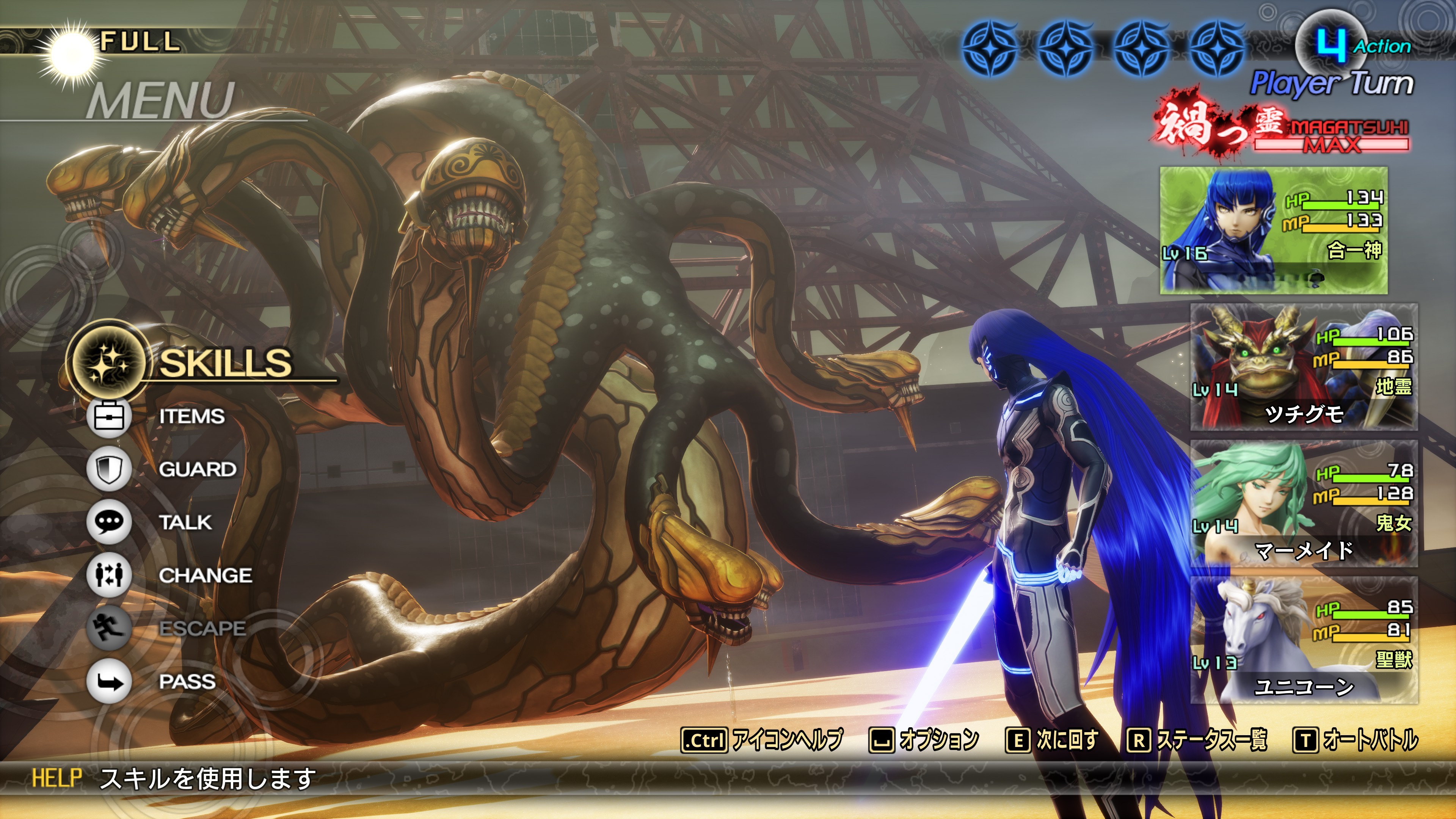
Task: Select the ツチグモ party panel
Action: (1304, 367)
